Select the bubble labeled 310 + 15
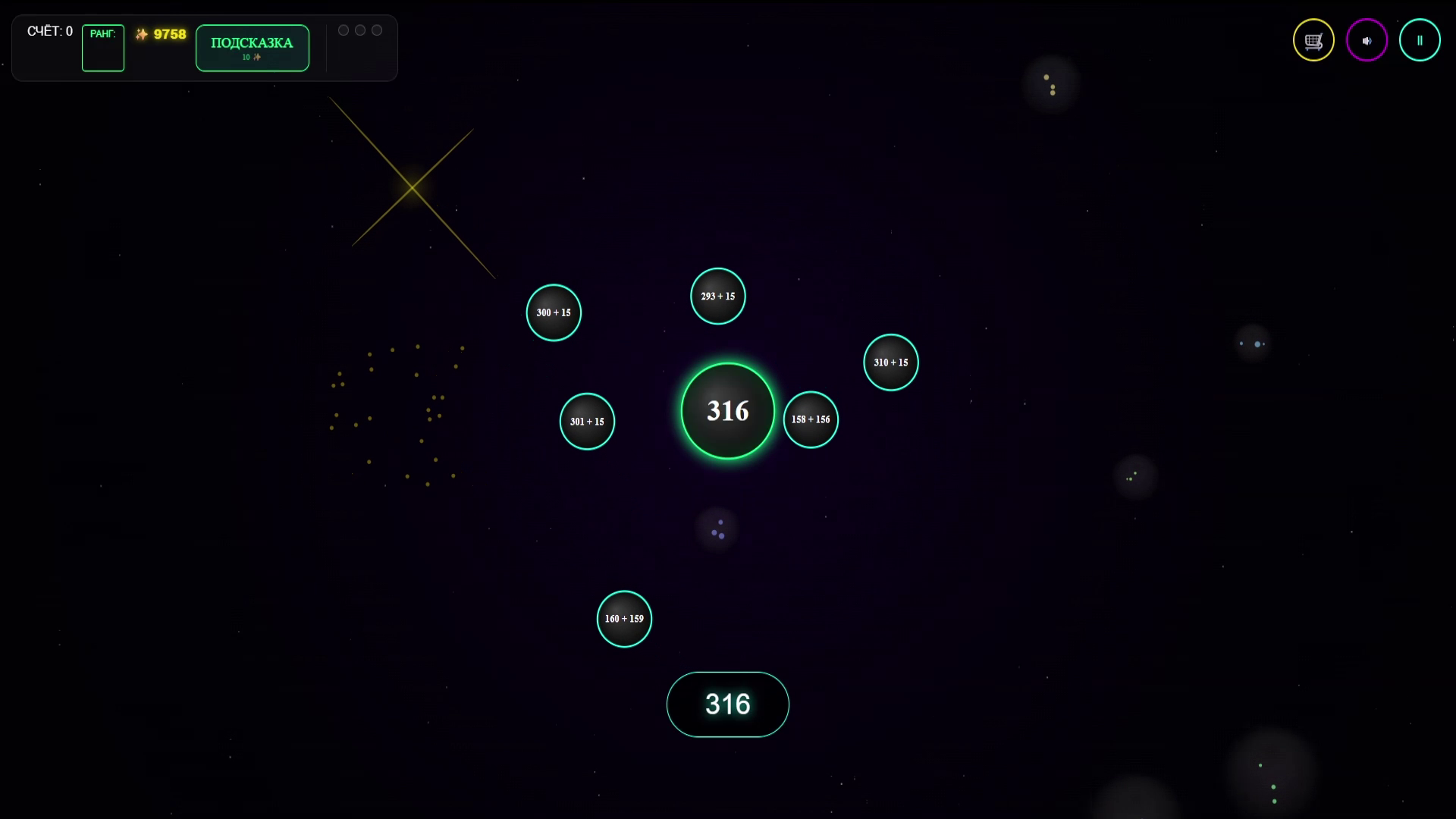1456x819 pixels. [891, 362]
